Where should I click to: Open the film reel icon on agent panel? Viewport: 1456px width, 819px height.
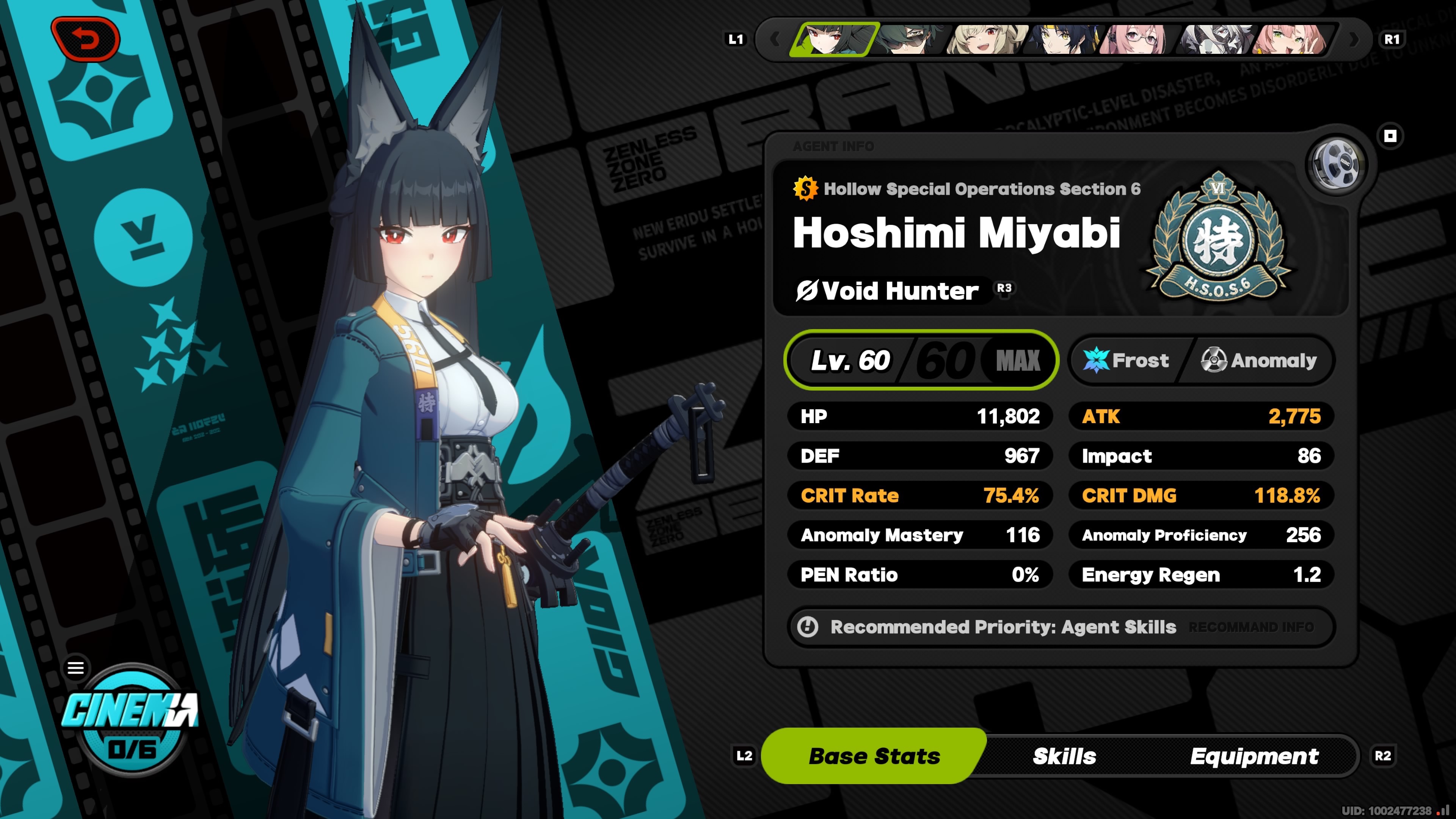tap(1335, 165)
